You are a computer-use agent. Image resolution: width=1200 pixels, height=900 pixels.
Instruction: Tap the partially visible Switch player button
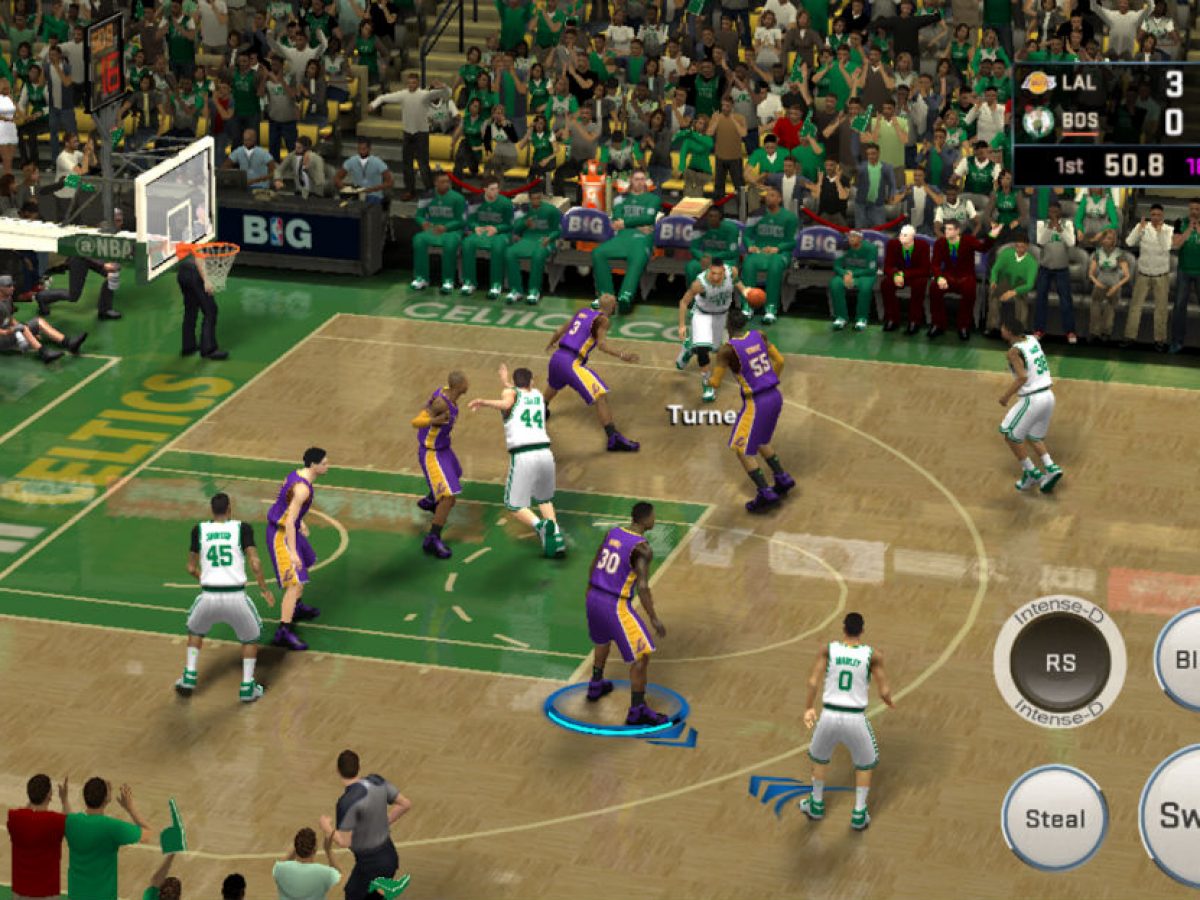(x=1174, y=815)
